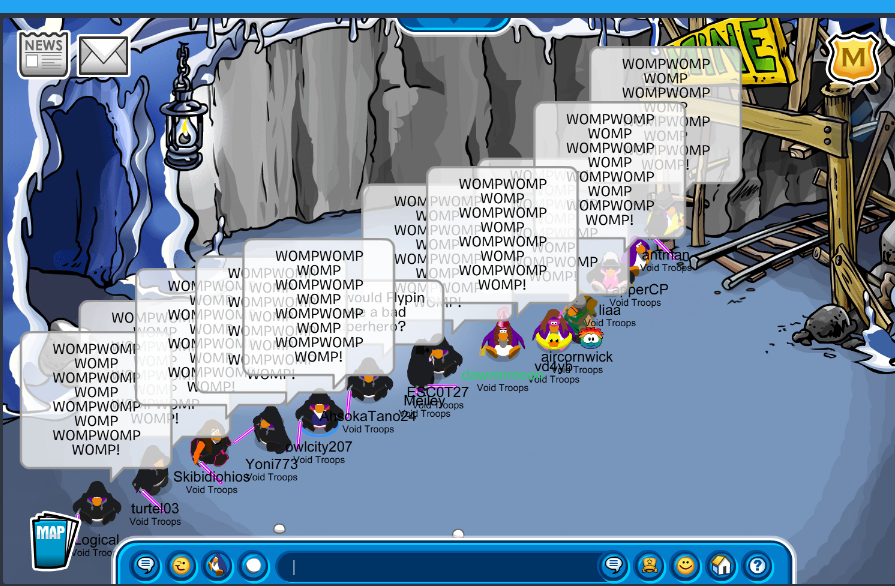Open the penguin actions menu
The width and height of the screenshot is (895, 586).
point(217,566)
